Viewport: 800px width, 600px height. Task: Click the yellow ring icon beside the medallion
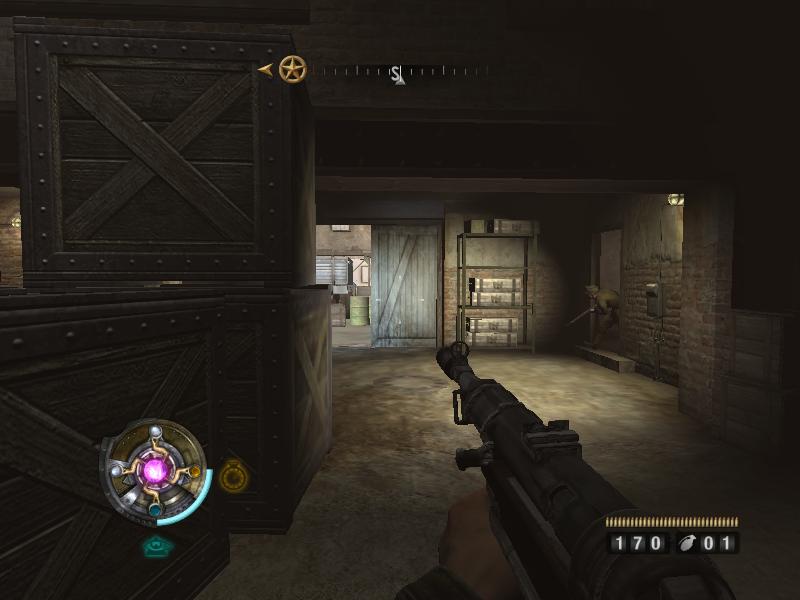coord(233,474)
